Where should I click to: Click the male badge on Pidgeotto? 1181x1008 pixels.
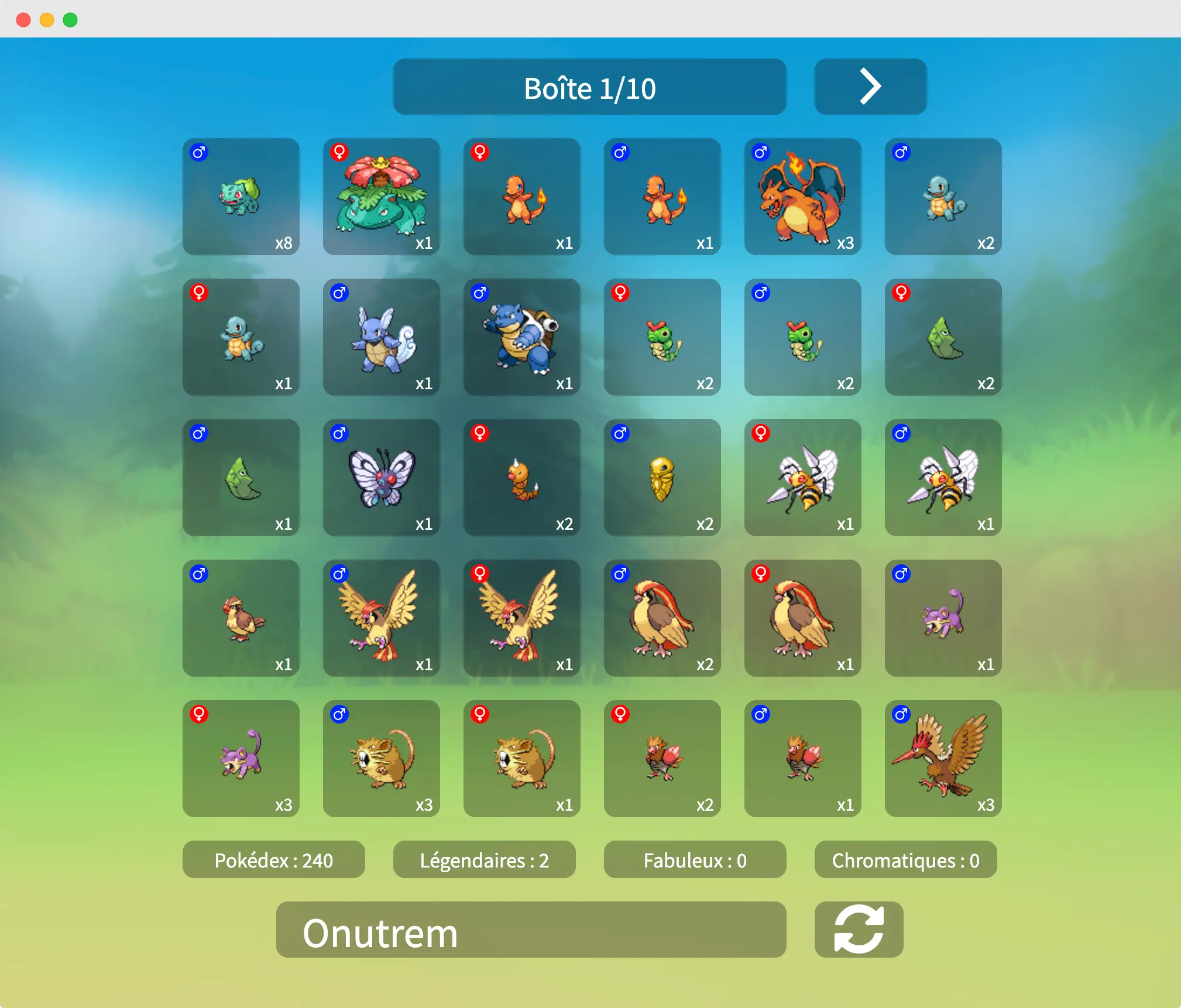(x=339, y=574)
